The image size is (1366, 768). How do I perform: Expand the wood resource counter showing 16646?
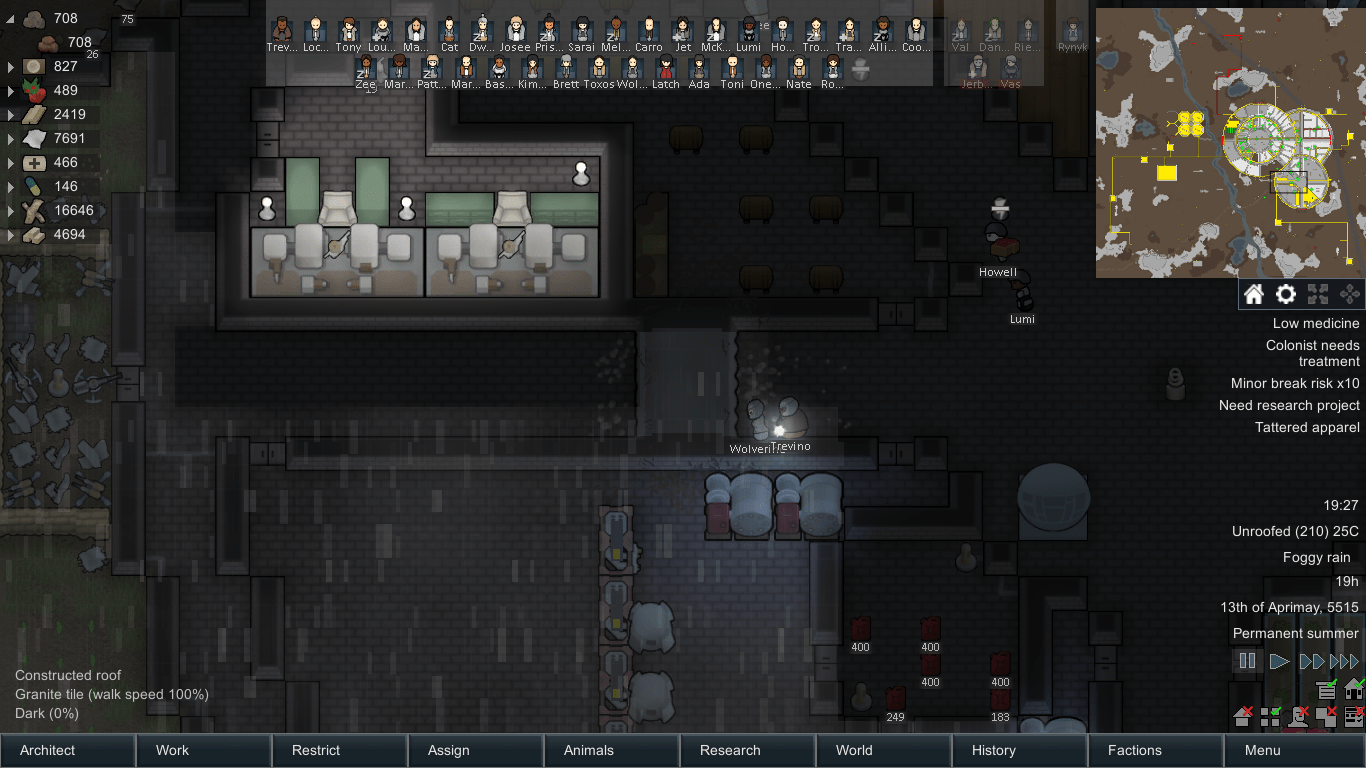(x=8, y=211)
